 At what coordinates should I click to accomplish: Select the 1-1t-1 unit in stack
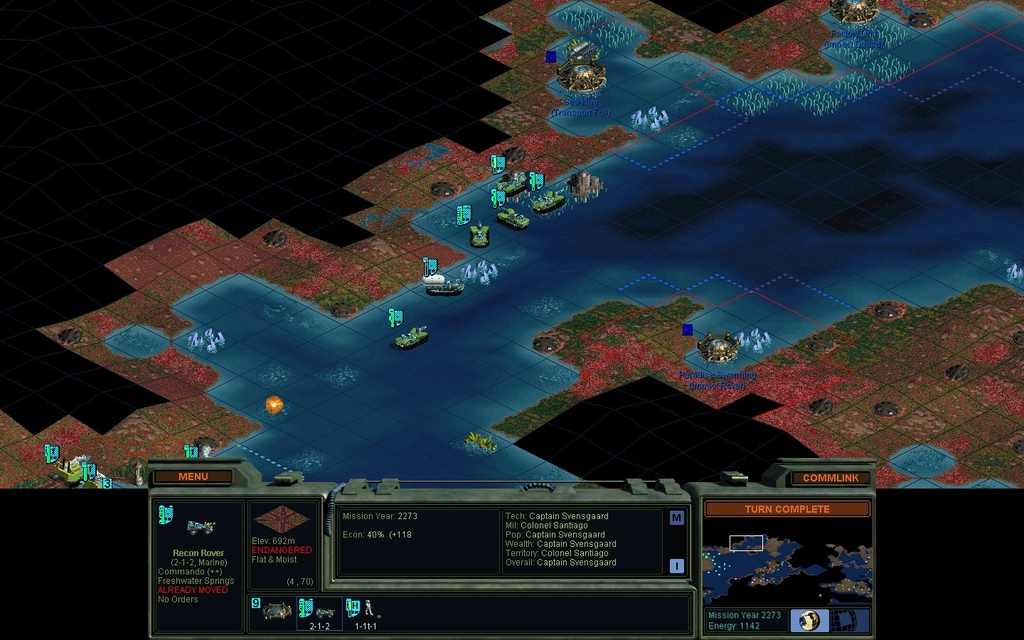point(366,611)
